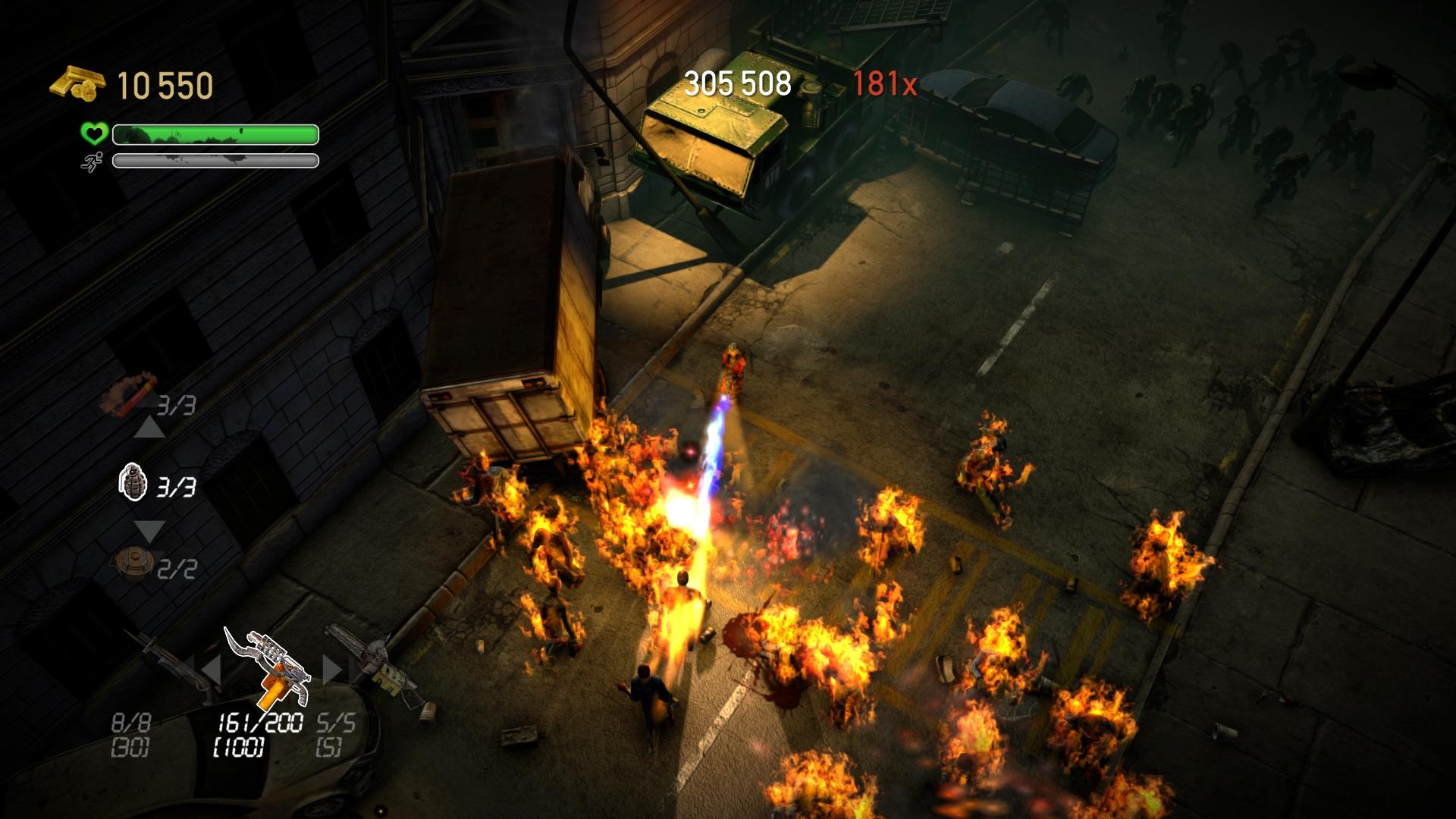Click the running-figure stamina icon
This screenshot has width=1456, height=819.
(x=92, y=162)
